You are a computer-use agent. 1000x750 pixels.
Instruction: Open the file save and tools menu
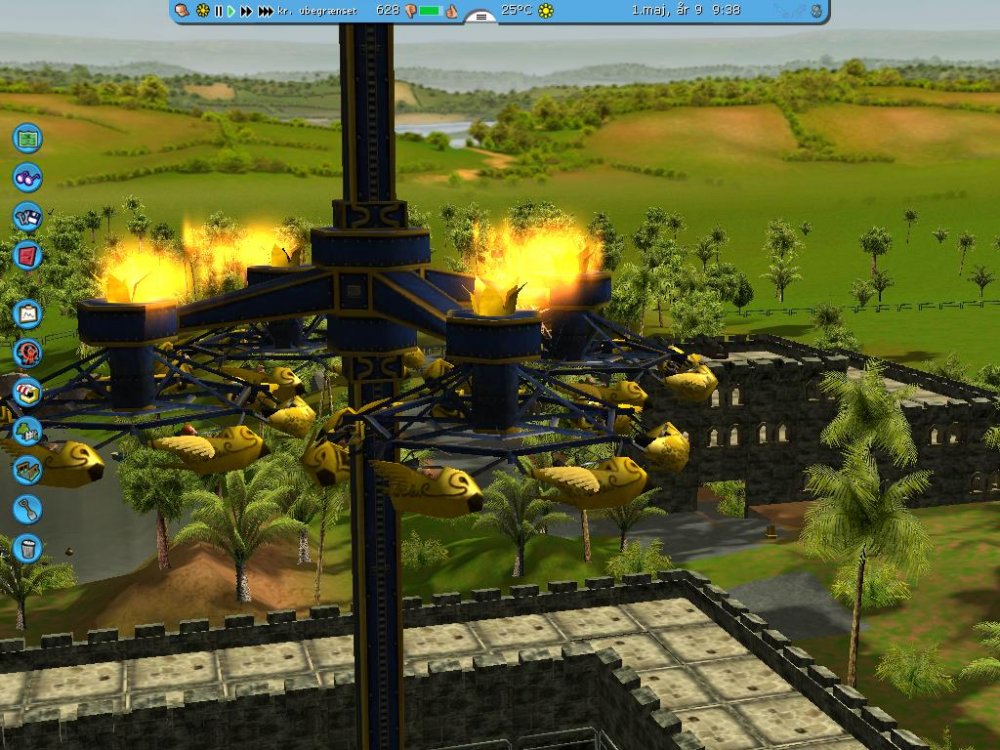27,216
